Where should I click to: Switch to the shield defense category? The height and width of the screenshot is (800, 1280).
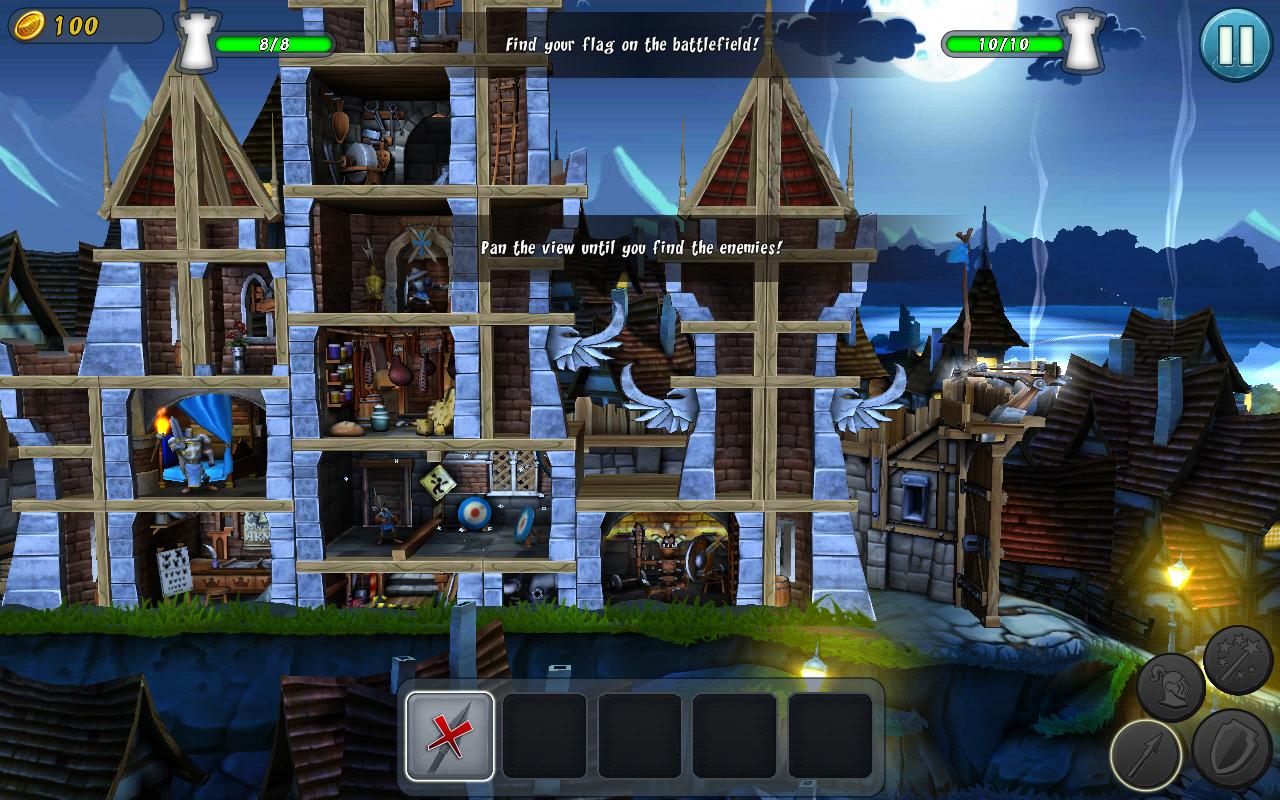tap(1231, 750)
